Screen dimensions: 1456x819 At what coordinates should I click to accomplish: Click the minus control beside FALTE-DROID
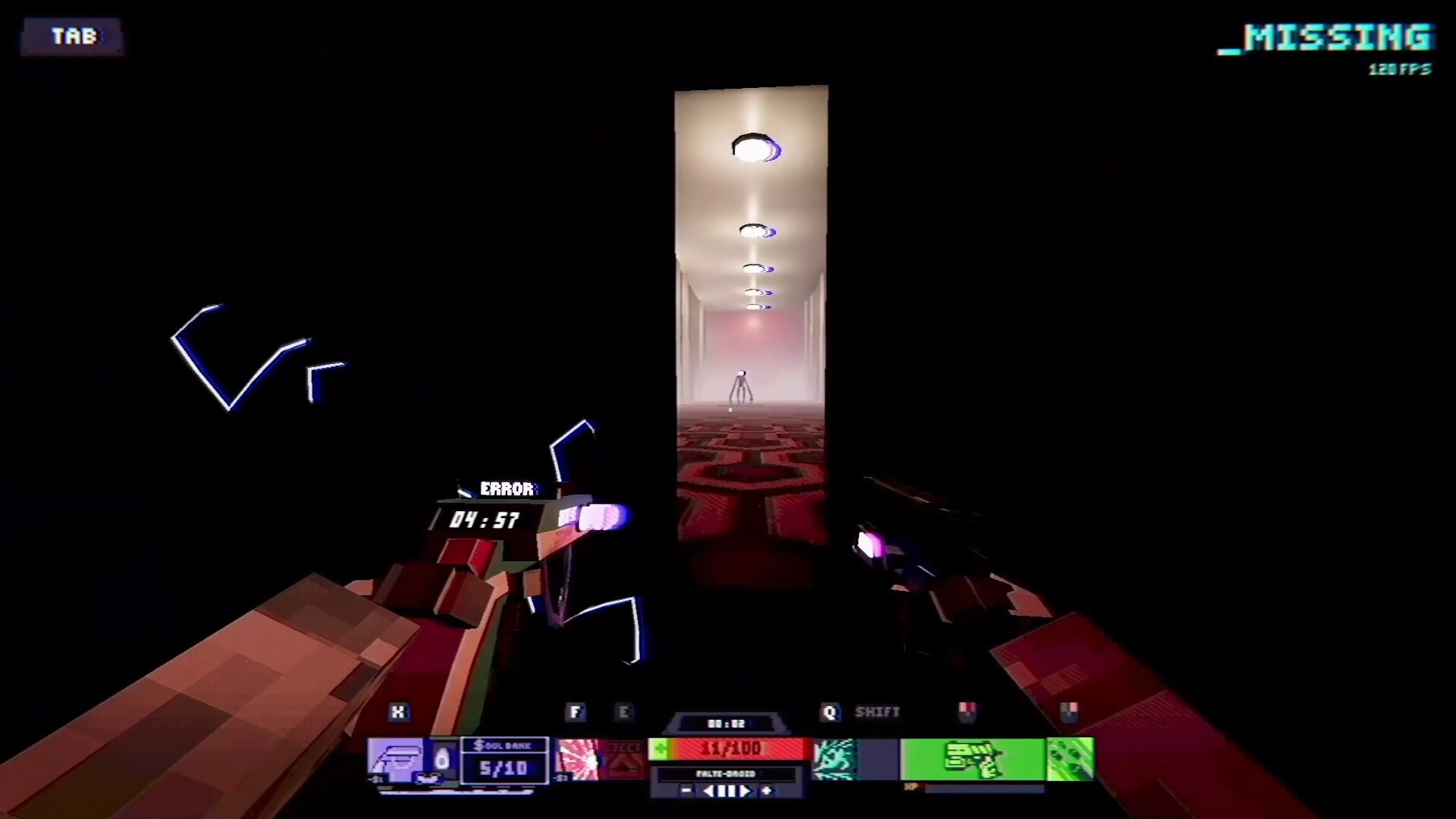(685, 791)
